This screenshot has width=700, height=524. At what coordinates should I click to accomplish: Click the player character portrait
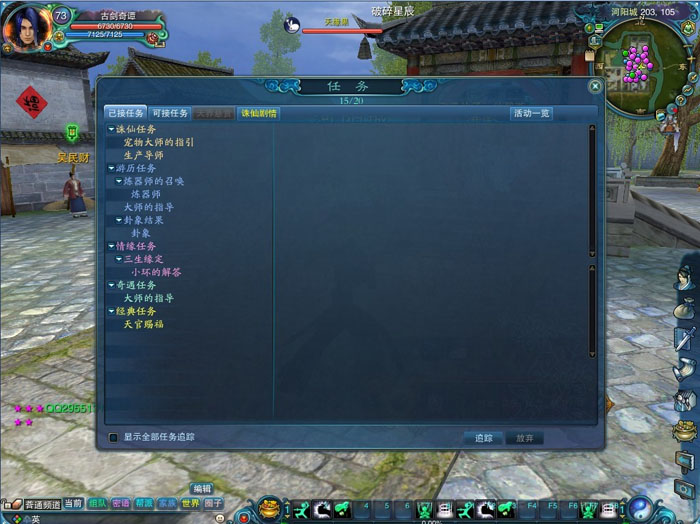click(27, 29)
